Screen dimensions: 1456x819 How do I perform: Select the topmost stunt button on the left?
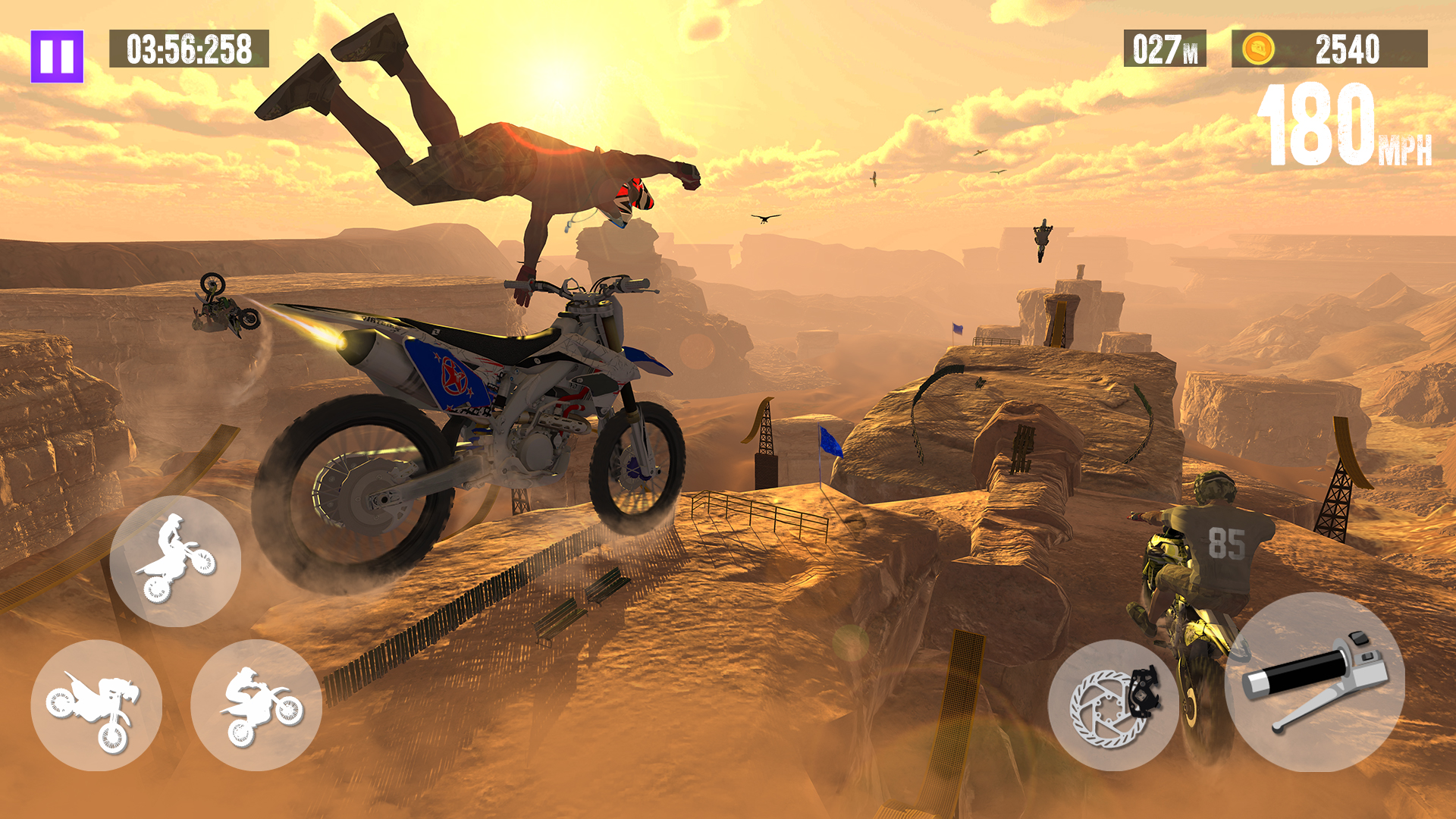(174, 561)
